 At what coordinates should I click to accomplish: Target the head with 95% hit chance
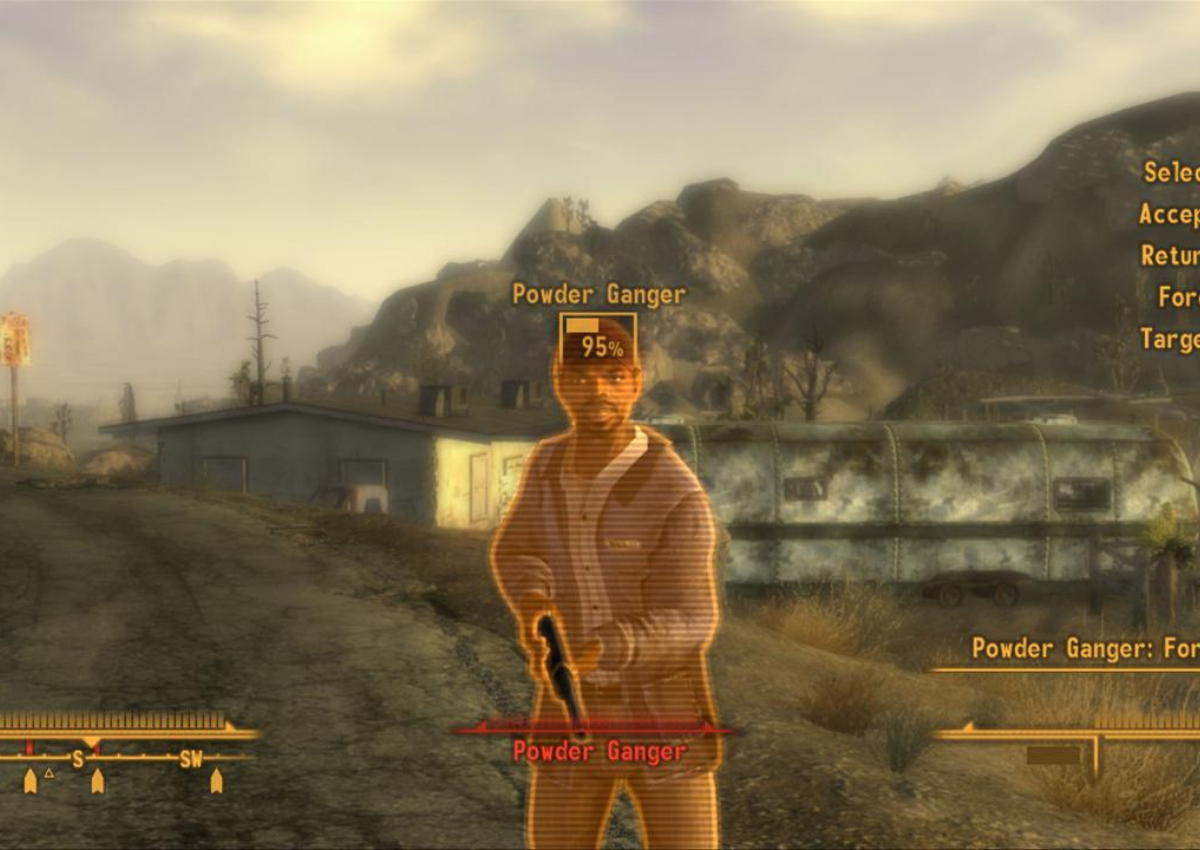point(598,340)
